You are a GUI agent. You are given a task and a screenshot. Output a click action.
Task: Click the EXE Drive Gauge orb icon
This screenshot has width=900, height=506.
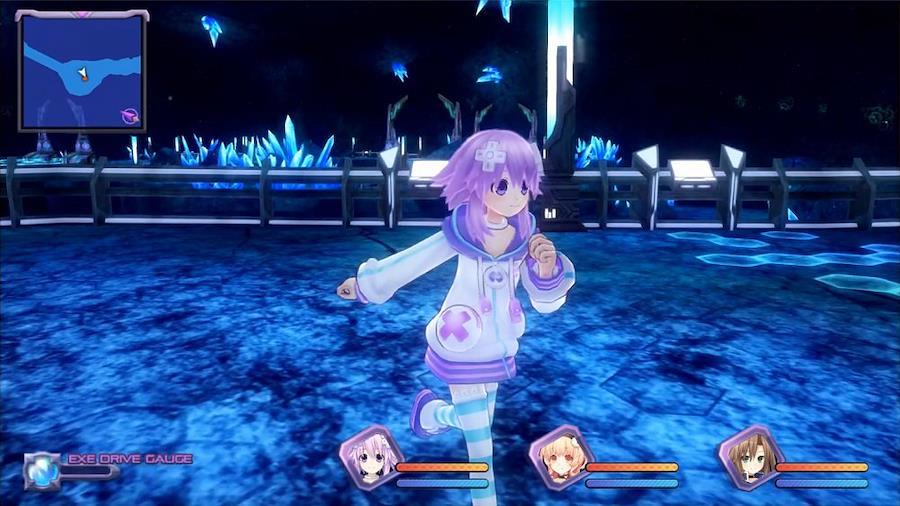pos(42,468)
